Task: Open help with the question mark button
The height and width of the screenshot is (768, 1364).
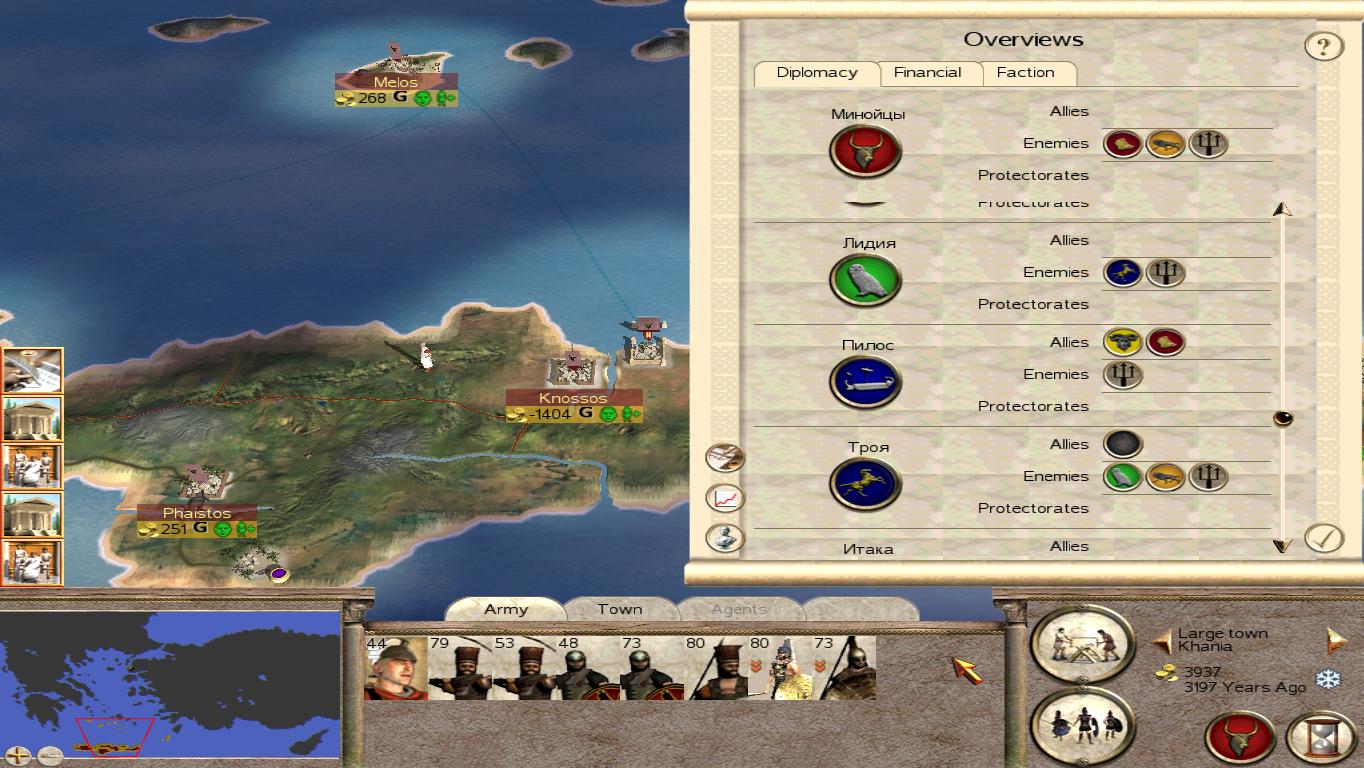Action: tap(1323, 46)
